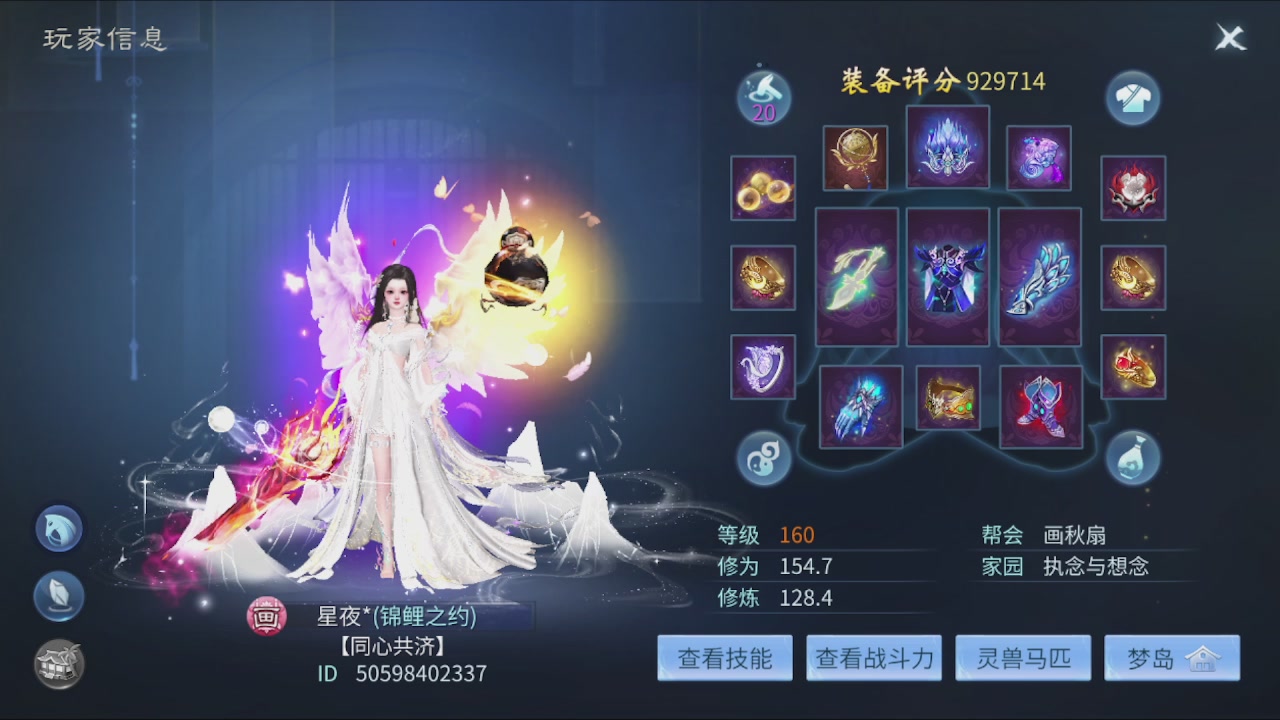Inspect the equipped ice crown headdress
The width and height of the screenshot is (1280, 720).
[947, 147]
